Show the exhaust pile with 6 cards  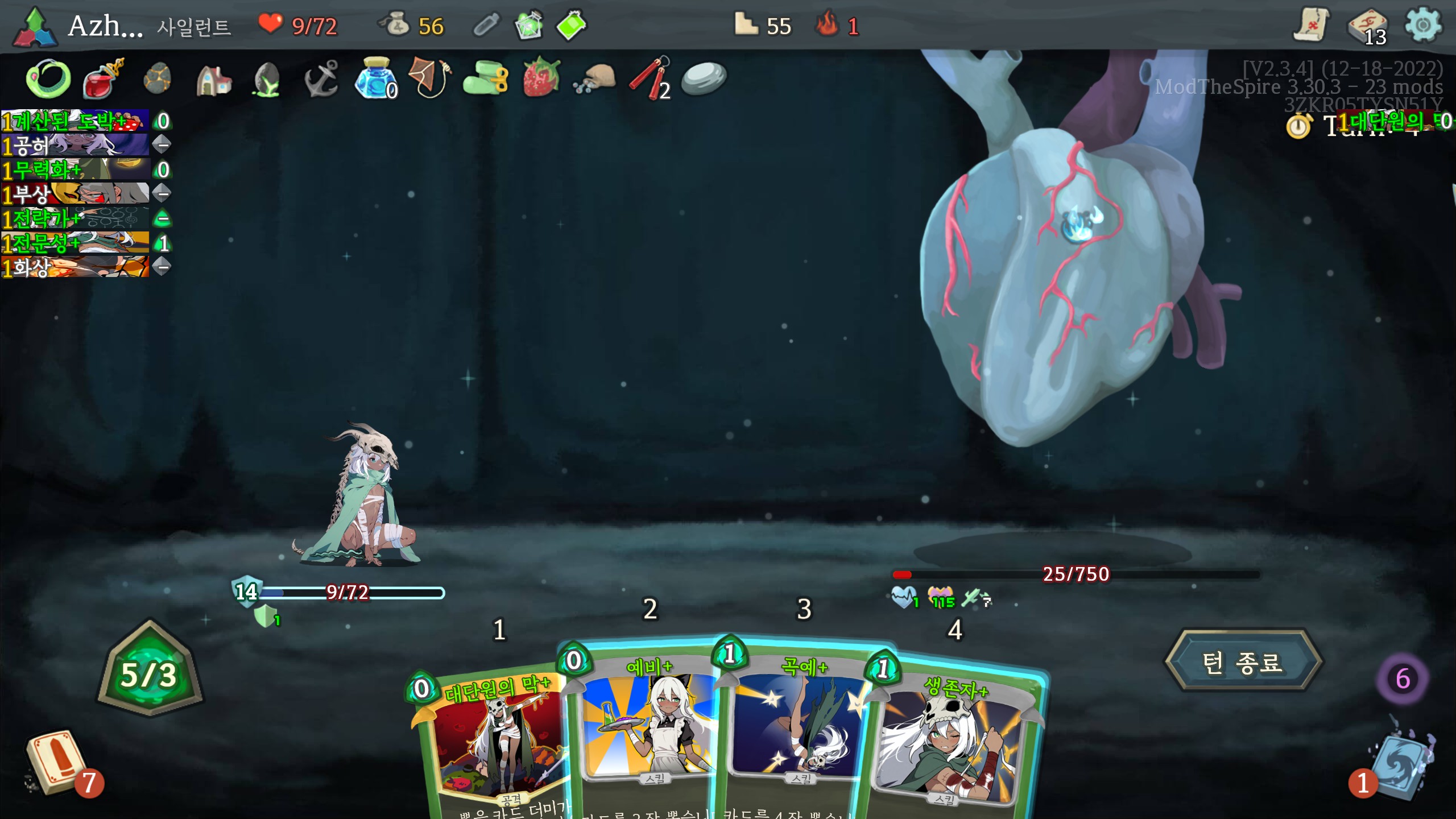coord(1402,678)
